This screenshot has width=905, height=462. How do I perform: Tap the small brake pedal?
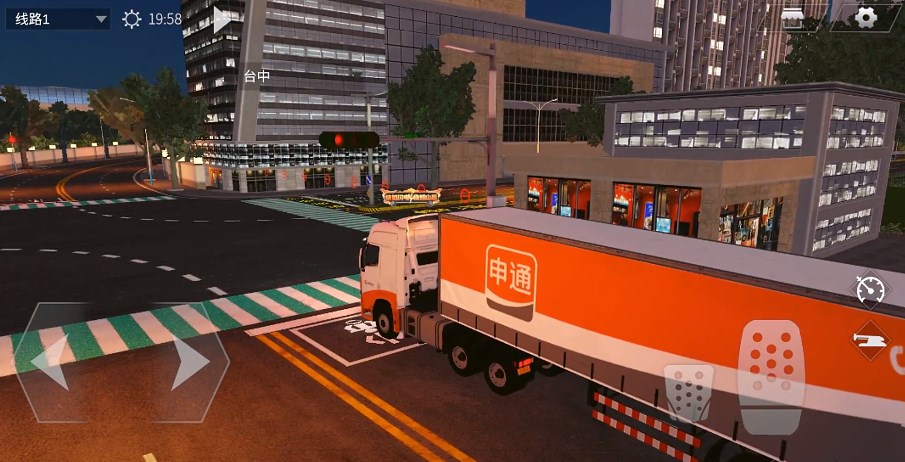pyautogui.click(x=689, y=392)
